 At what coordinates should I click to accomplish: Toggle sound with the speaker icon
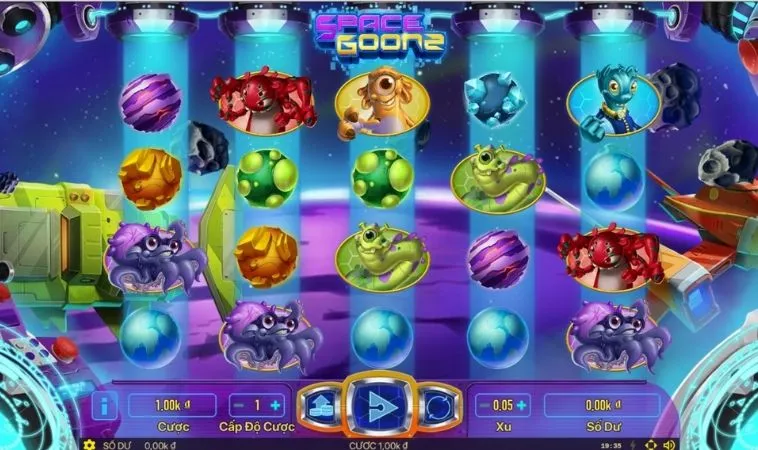point(669,444)
